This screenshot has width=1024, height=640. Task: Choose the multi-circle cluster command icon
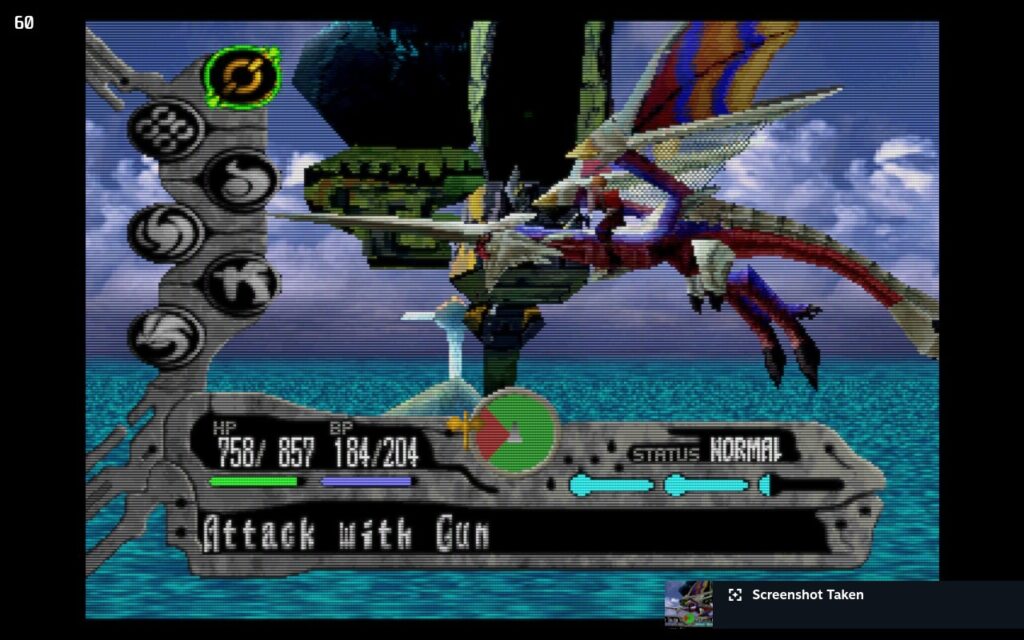point(166,128)
